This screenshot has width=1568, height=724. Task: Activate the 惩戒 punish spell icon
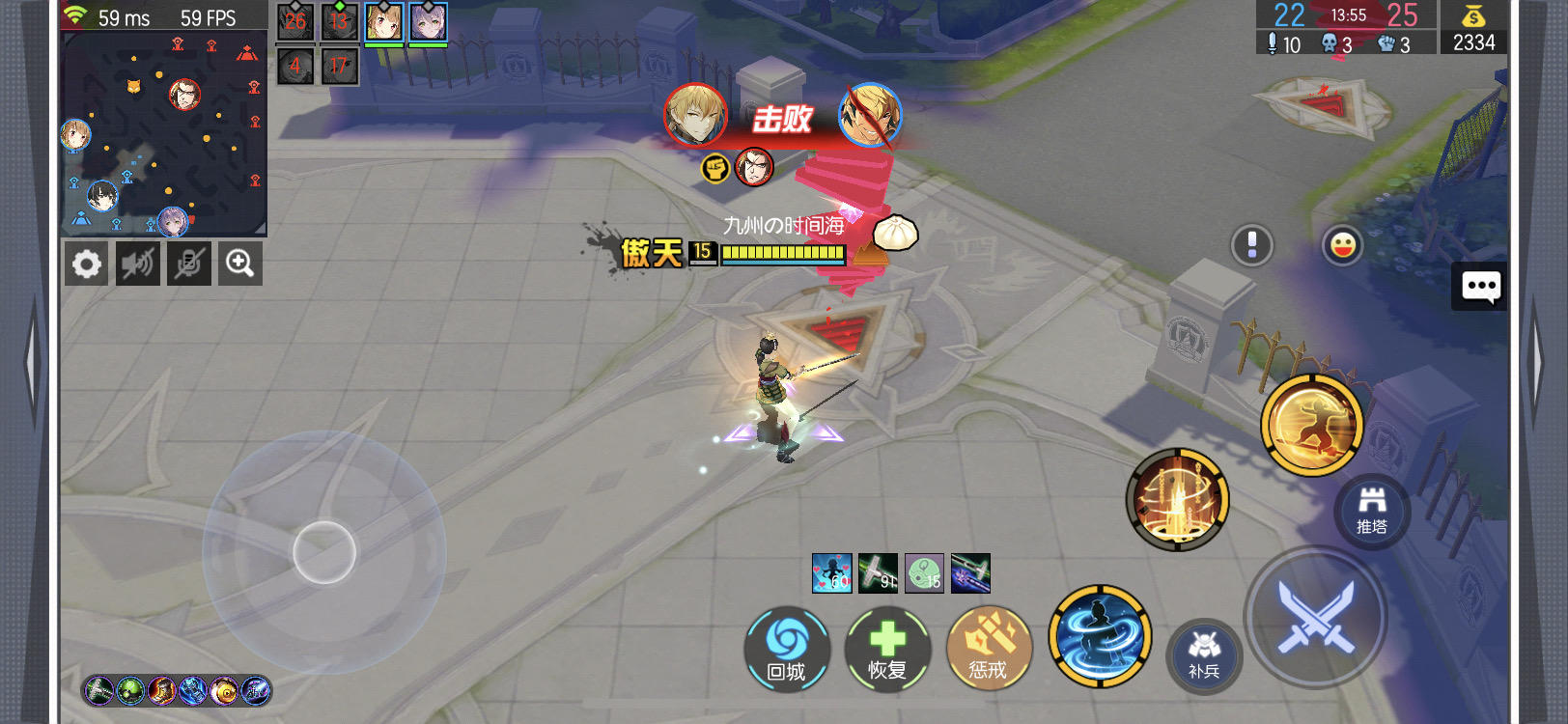(989, 650)
